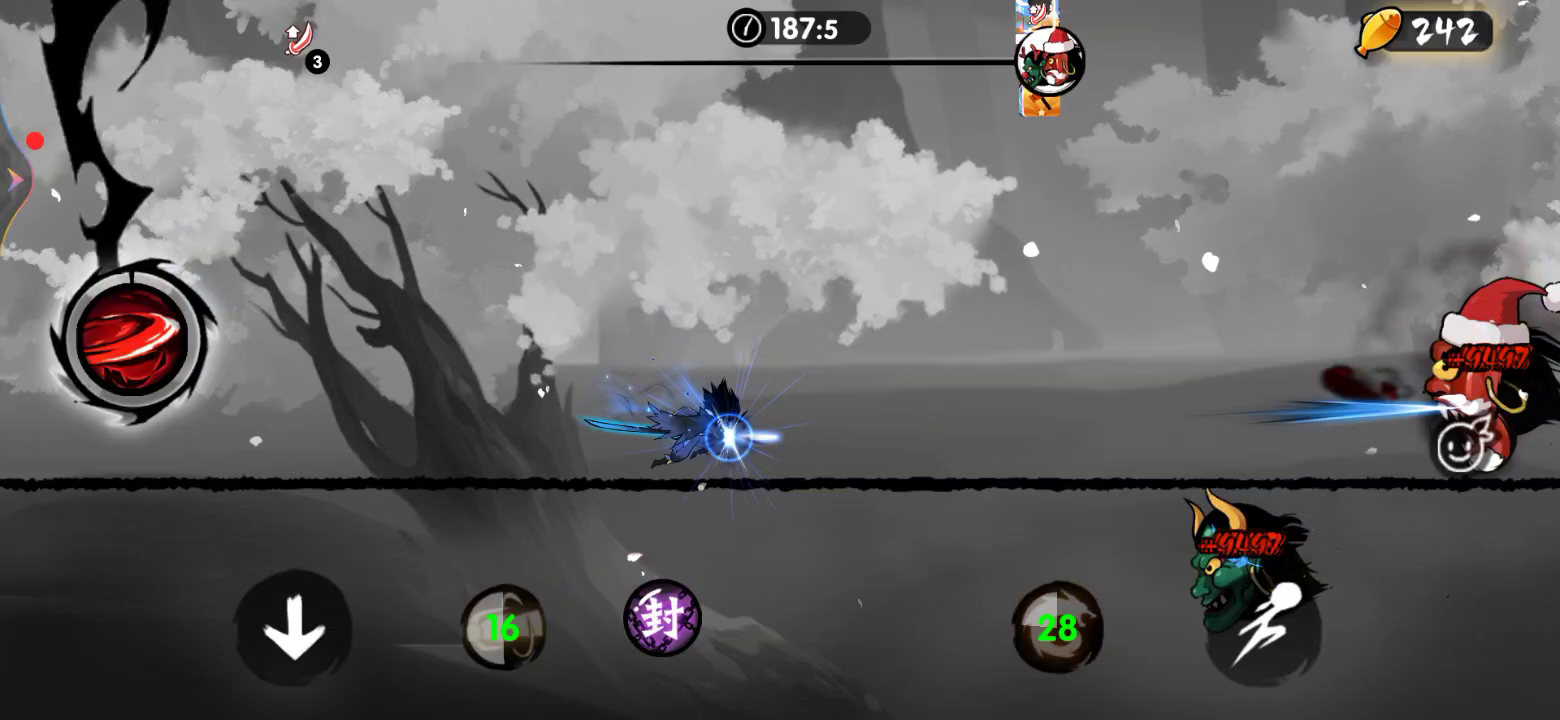Screen dimensions: 1560x720
Task: Expand the side panel arrow tab
Action: [15, 180]
